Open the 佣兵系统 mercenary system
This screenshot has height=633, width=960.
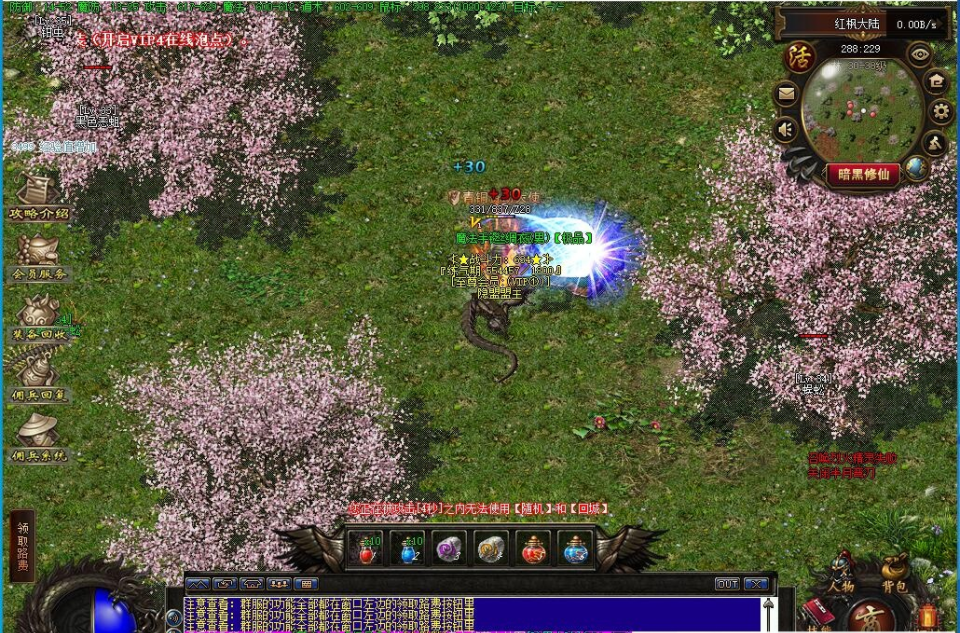pos(39,438)
